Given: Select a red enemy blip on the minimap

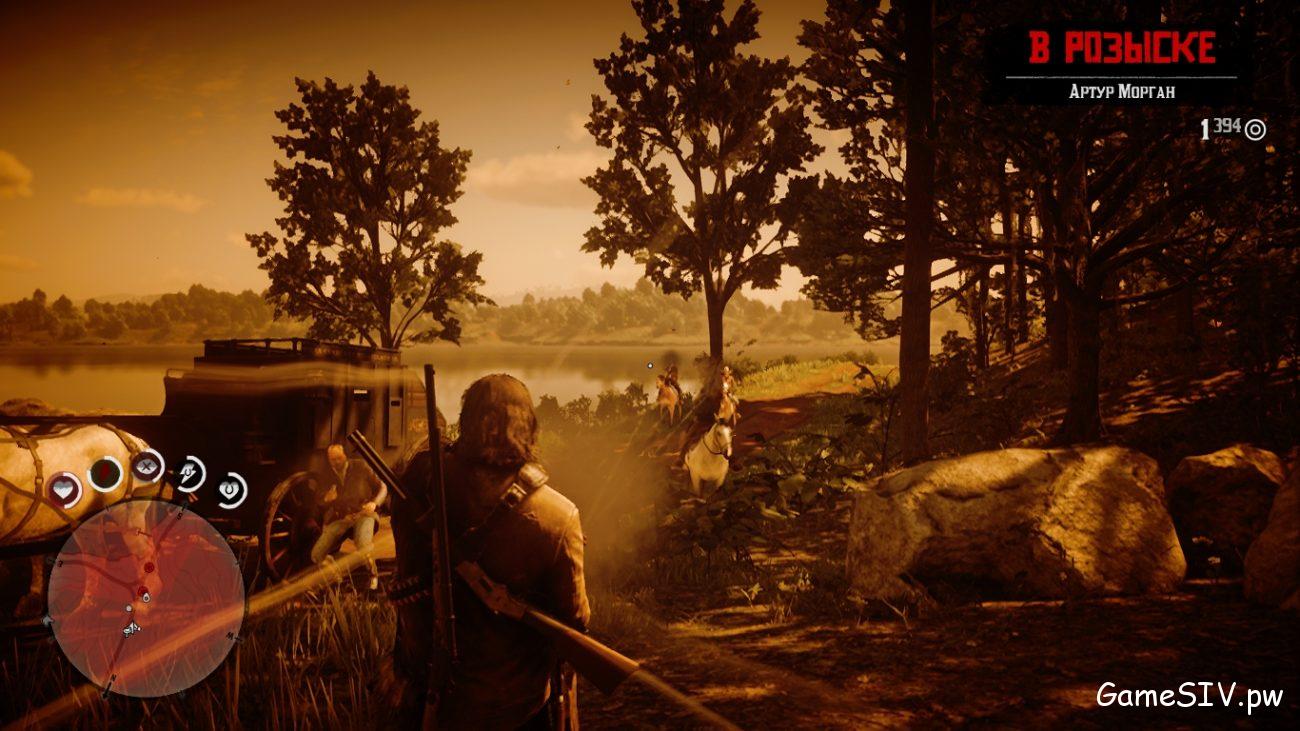Looking at the screenshot, I should point(148,568).
